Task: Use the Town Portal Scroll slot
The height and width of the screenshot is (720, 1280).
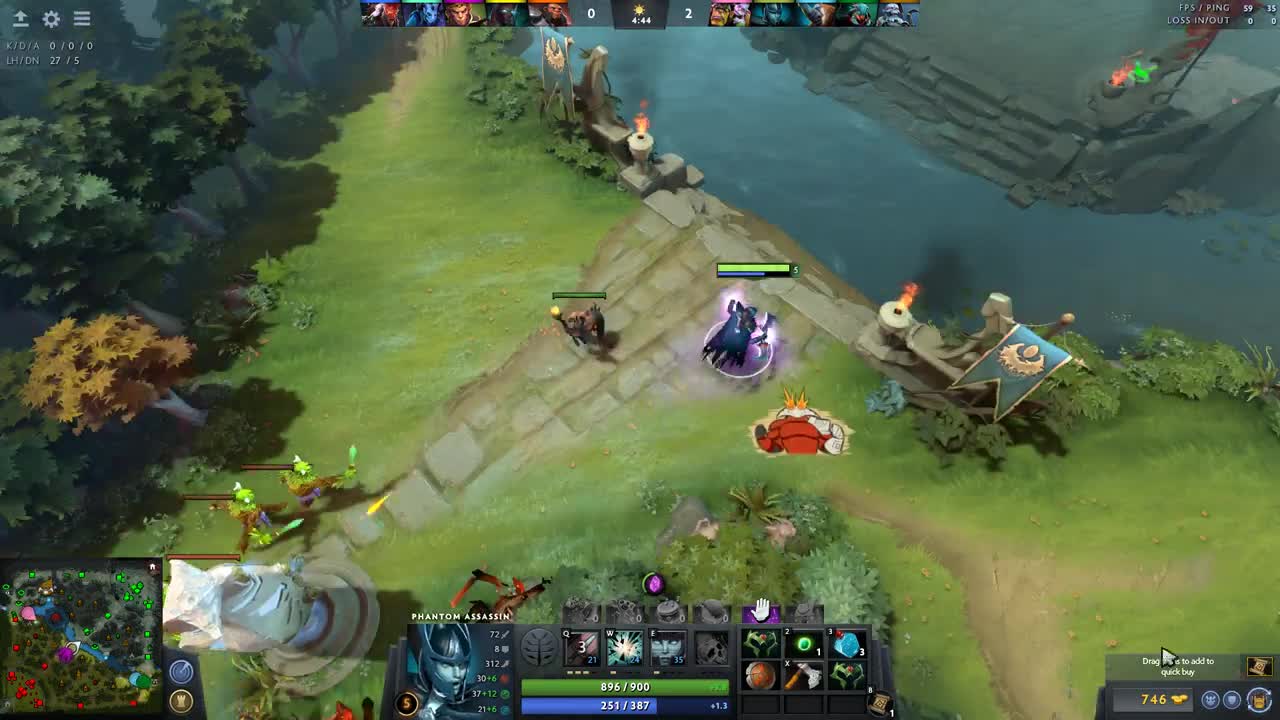Action: pos(881,704)
